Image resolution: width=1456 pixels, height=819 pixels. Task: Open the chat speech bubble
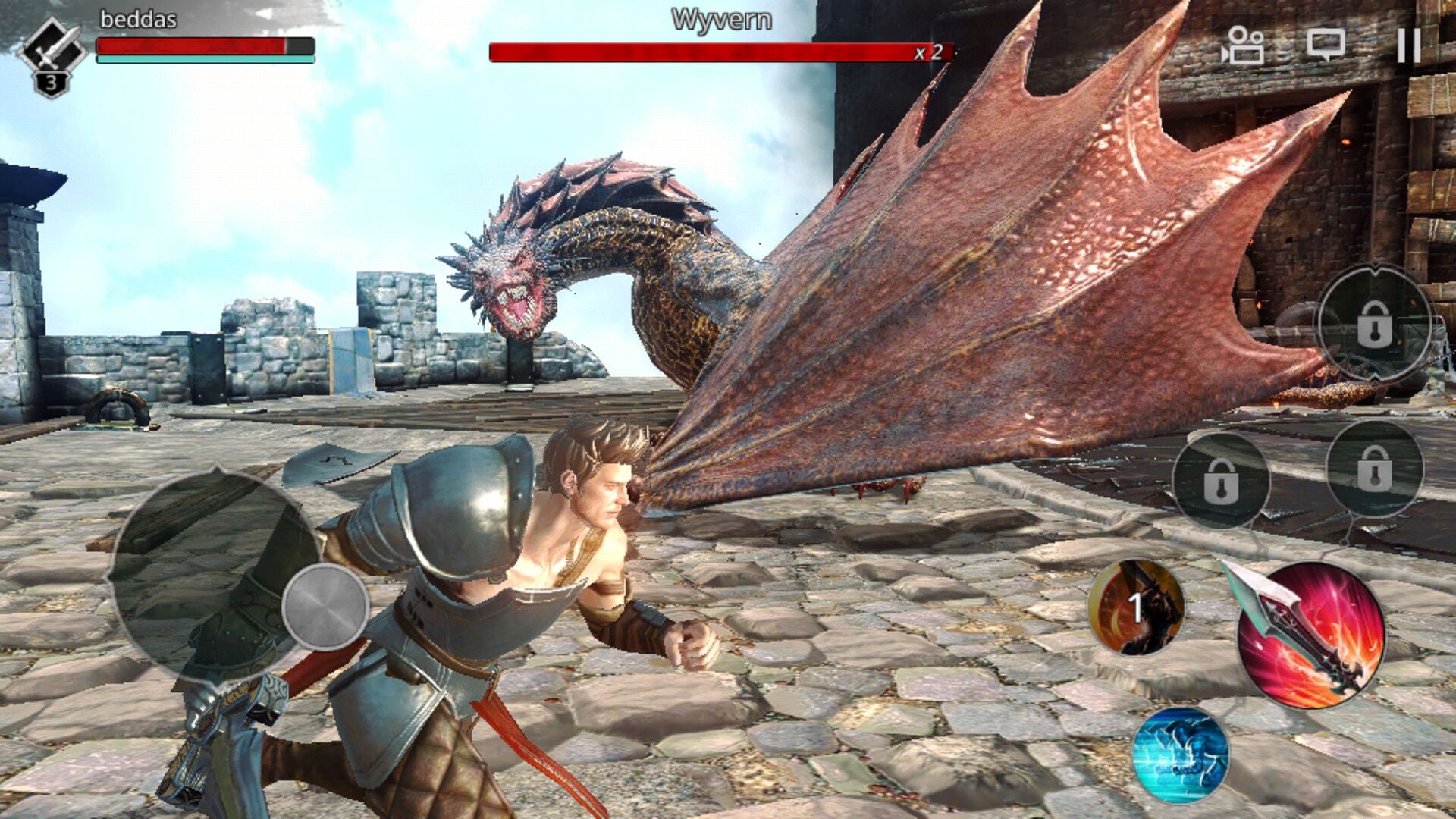pyautogui.click(x=1326, y=45)
